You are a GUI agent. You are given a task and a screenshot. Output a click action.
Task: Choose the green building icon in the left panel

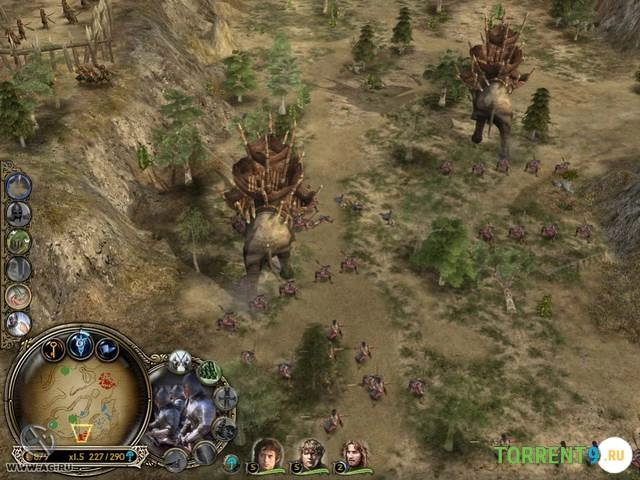pos(18,241)
